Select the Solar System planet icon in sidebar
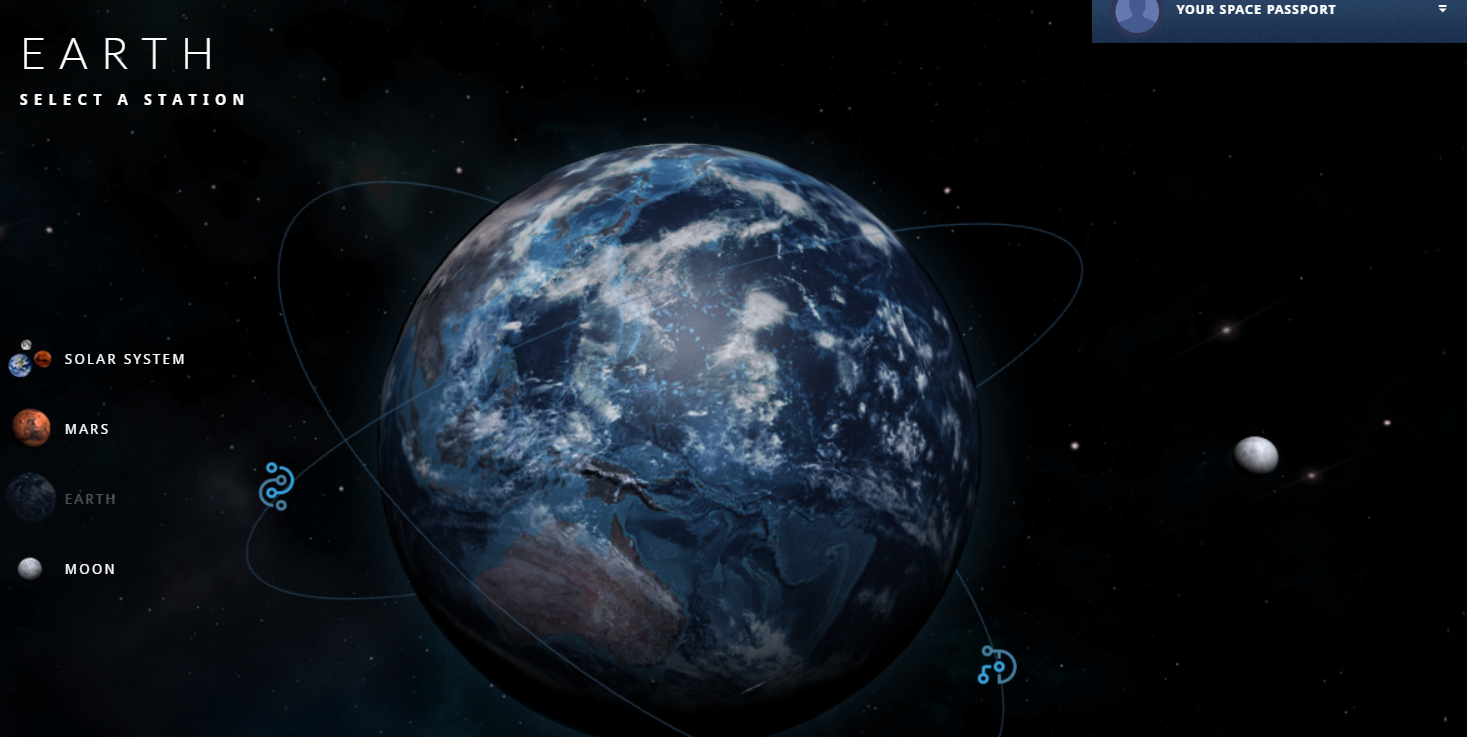 coord(30,359)
